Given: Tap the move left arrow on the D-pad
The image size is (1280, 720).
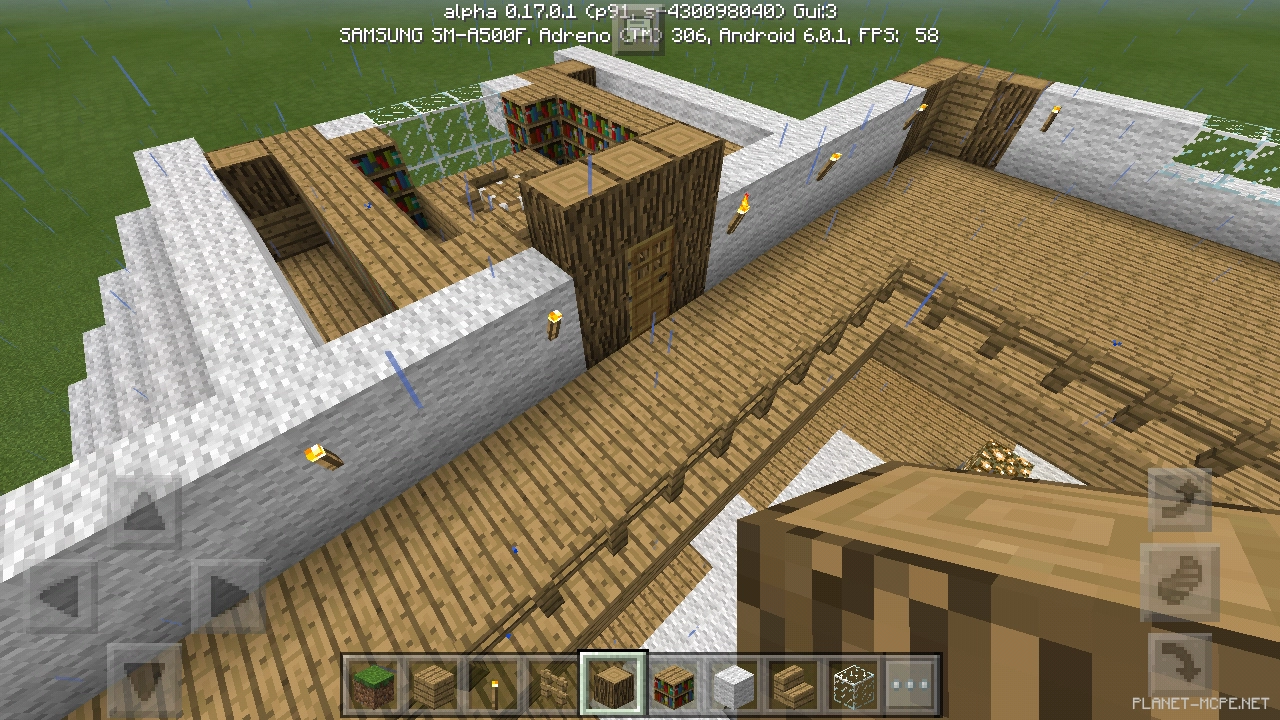Looking at the screenshot, I should pyautogui.click(x=62, y=599).
